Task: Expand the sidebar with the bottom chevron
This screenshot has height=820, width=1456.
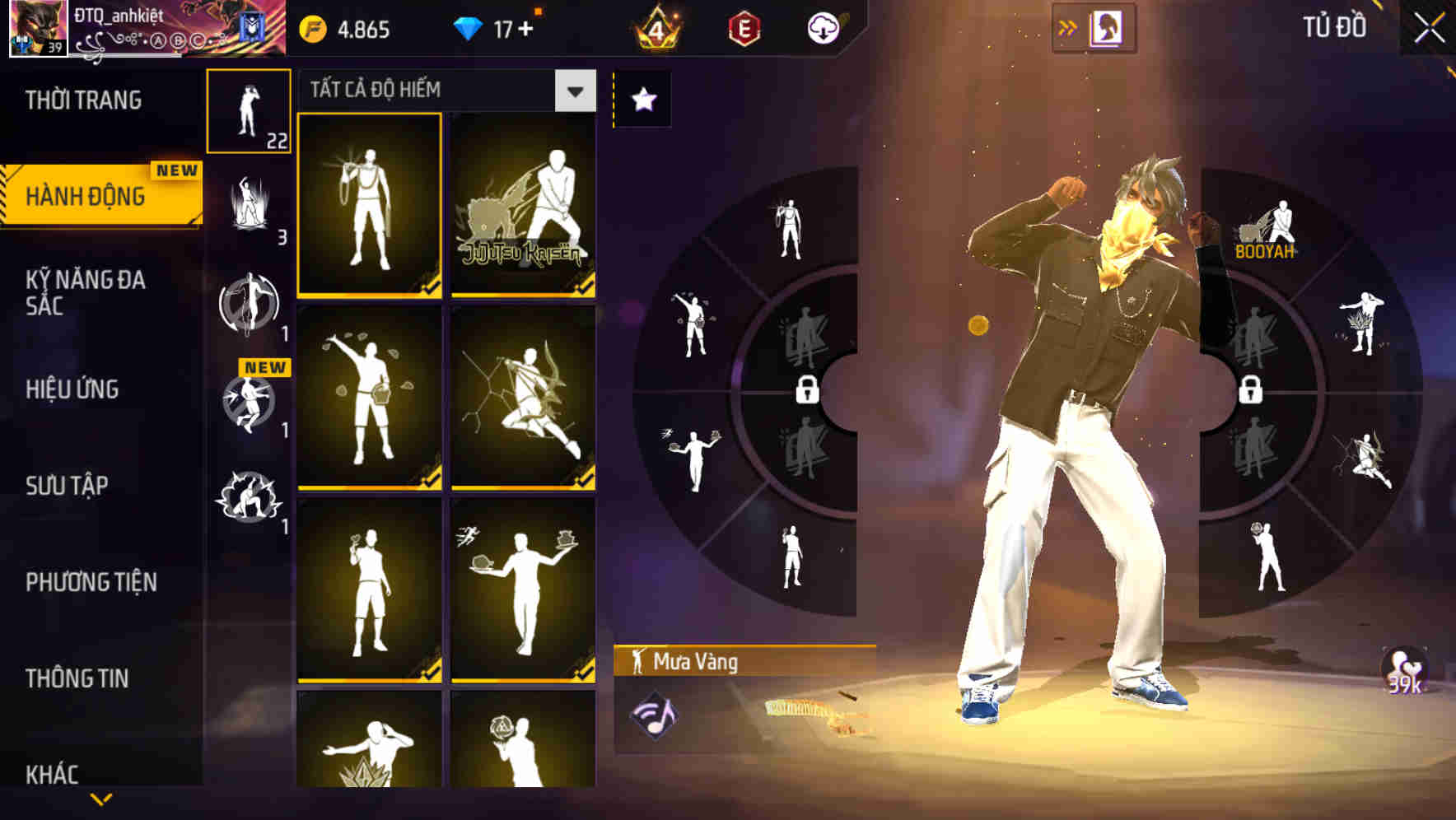Action: pos(100,799)
